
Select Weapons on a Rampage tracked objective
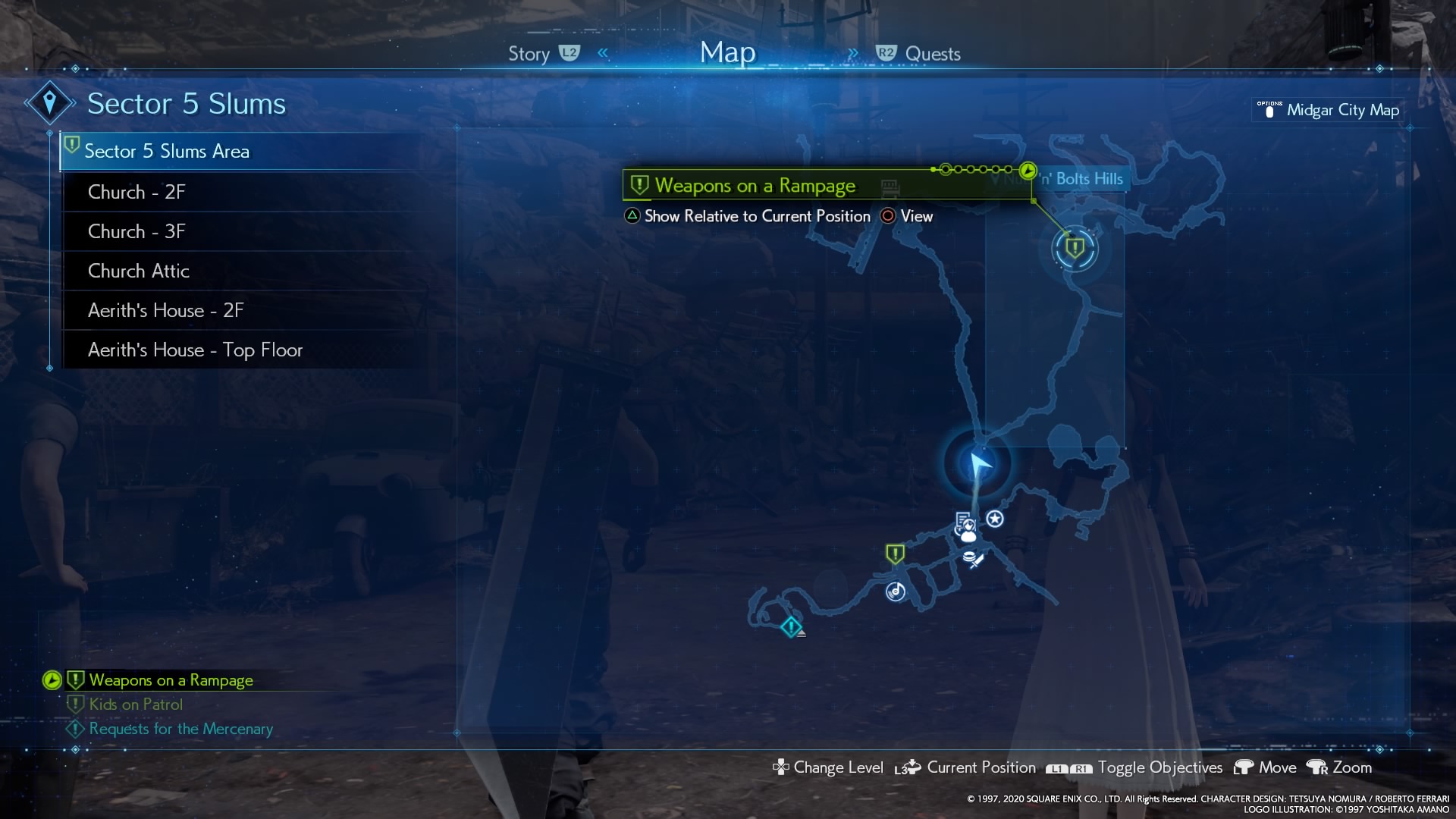click(171, 680)
